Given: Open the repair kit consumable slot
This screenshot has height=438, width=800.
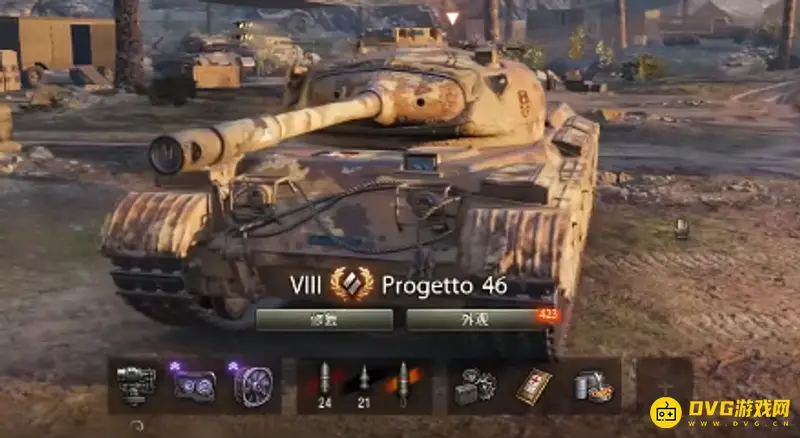Looking at the screenshot, I should (475, 385).
